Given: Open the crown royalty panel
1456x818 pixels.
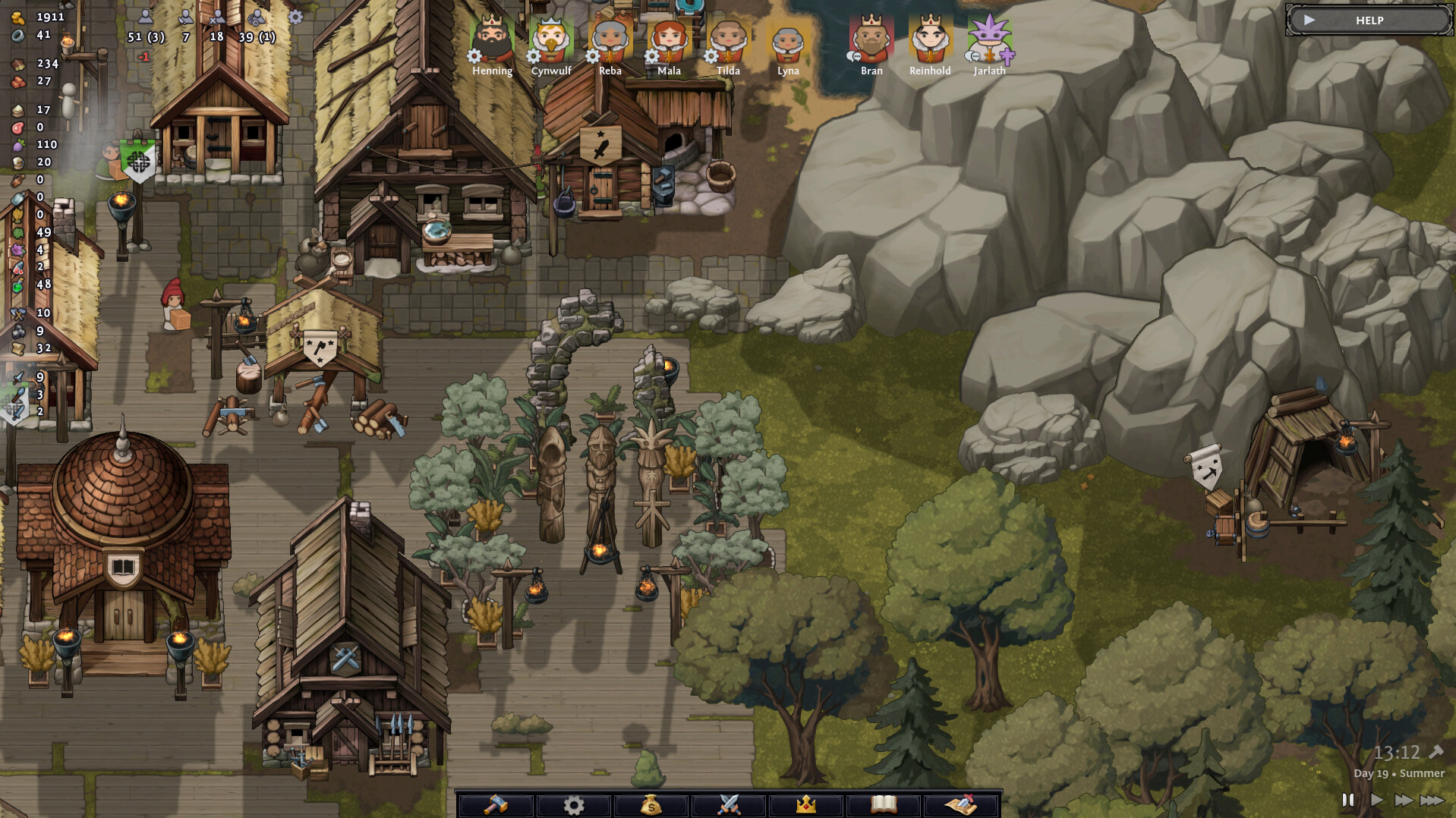Looking at the screenshot, I should point(807,806).
